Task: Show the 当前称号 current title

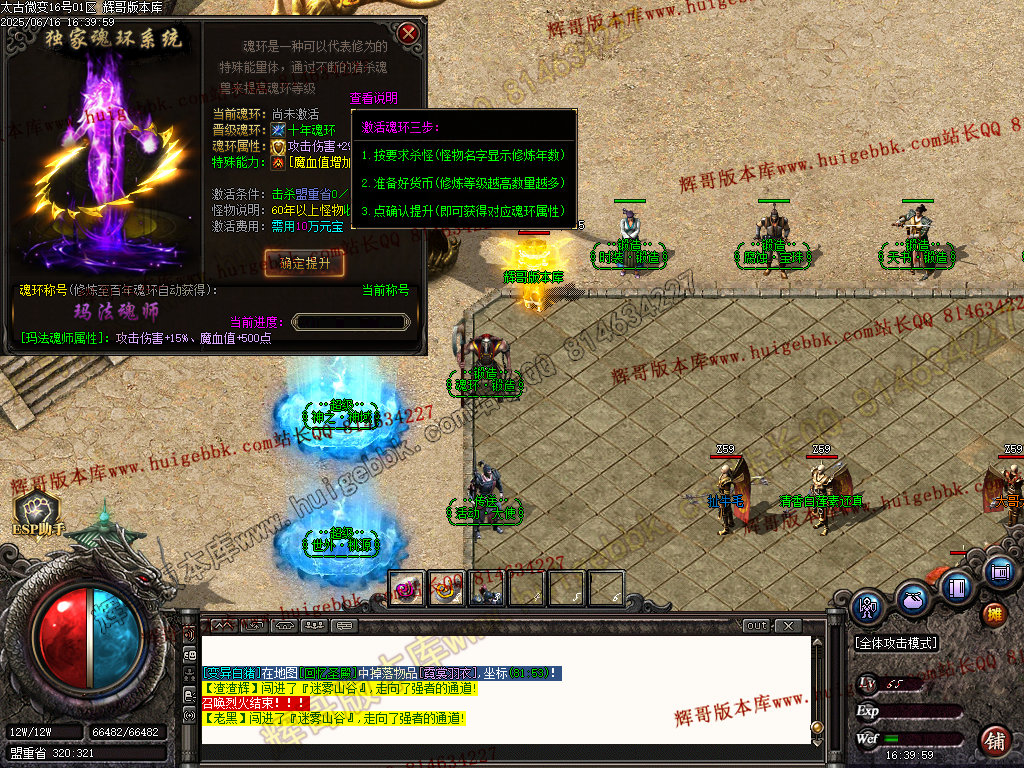Action: (x=385, y=290)
